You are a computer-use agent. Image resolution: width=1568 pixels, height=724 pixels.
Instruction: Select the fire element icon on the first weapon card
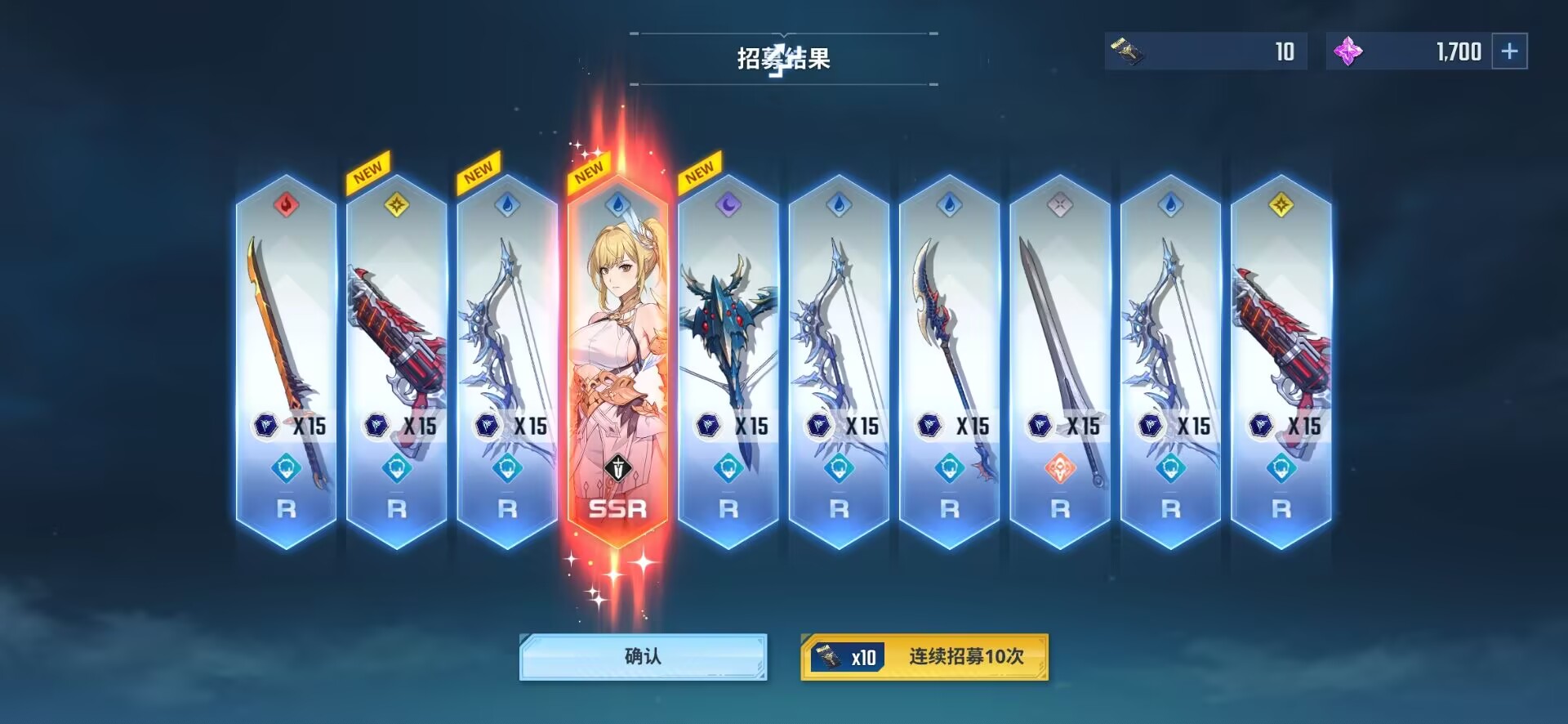(284, 206)
